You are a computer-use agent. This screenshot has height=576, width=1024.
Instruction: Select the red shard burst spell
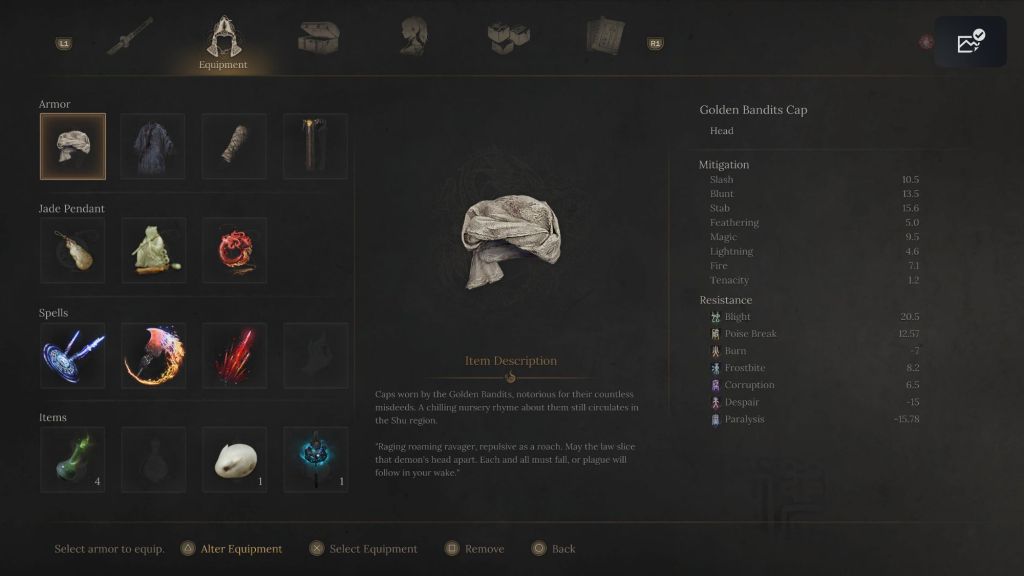[234, 355]
